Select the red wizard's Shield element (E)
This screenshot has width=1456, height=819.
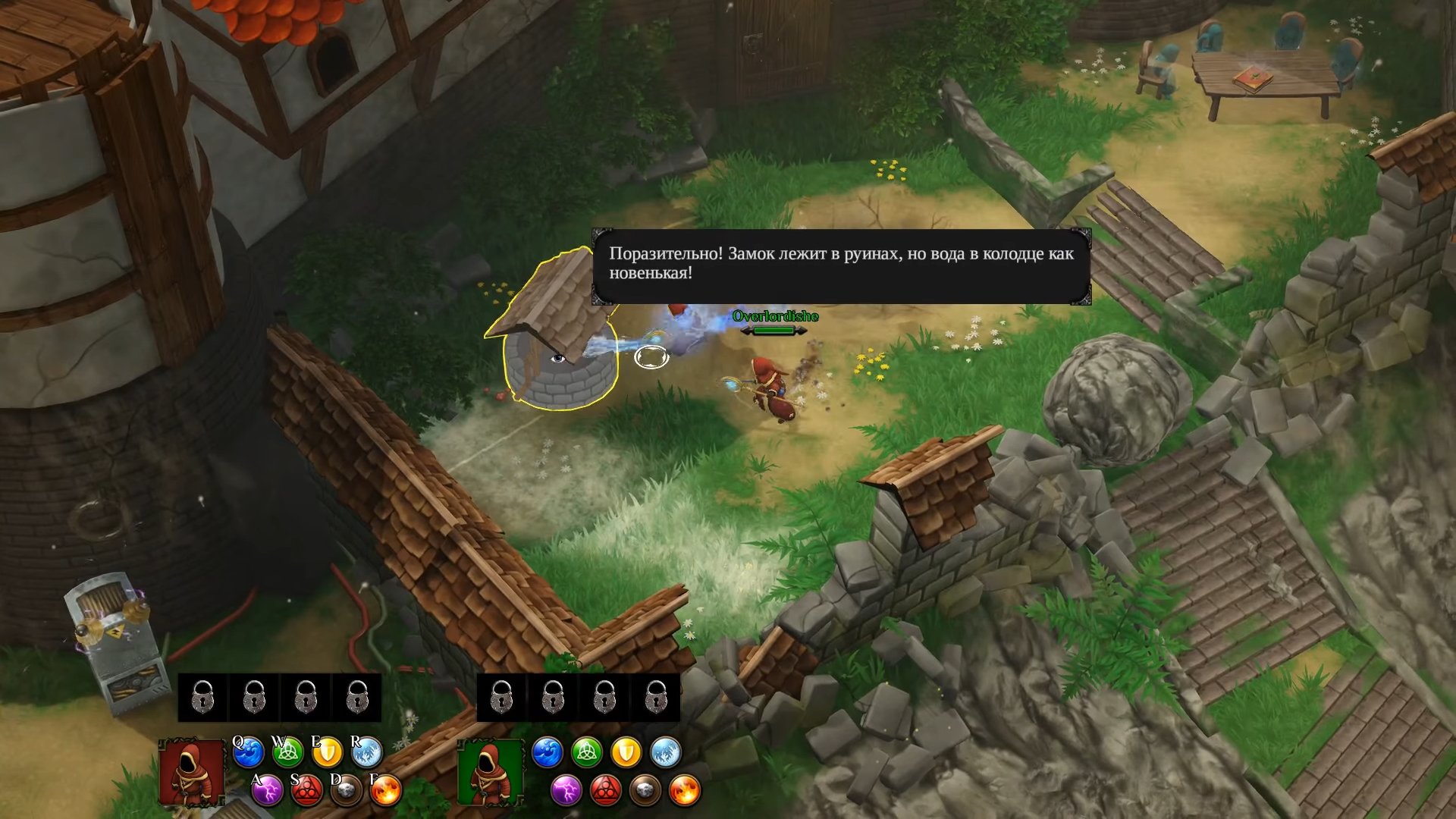[328, 753]
